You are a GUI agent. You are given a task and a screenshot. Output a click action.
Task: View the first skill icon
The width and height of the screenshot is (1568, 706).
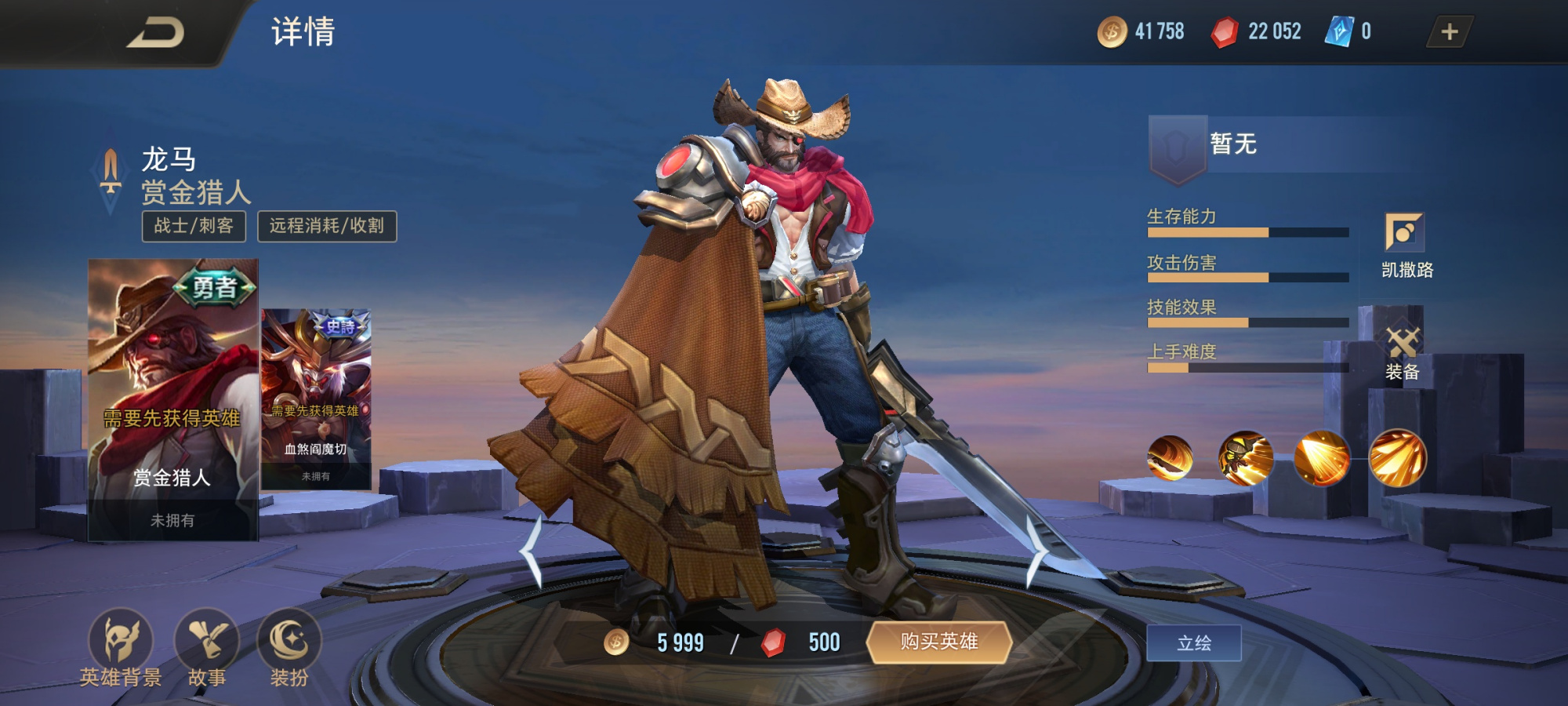[x=1170, y=458]
